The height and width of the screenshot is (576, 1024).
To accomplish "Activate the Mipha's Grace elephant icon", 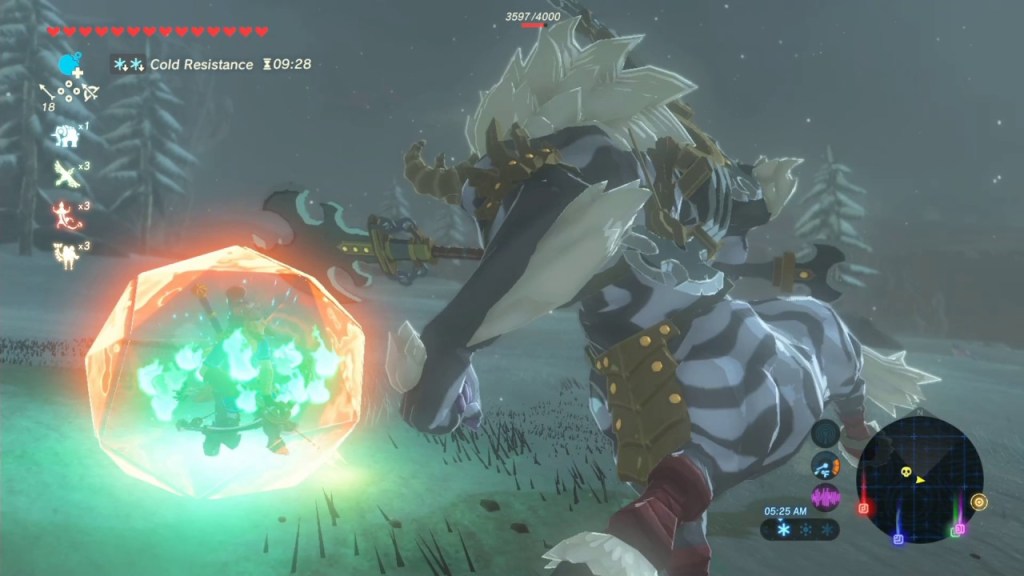I will click(x=66, y=135).
